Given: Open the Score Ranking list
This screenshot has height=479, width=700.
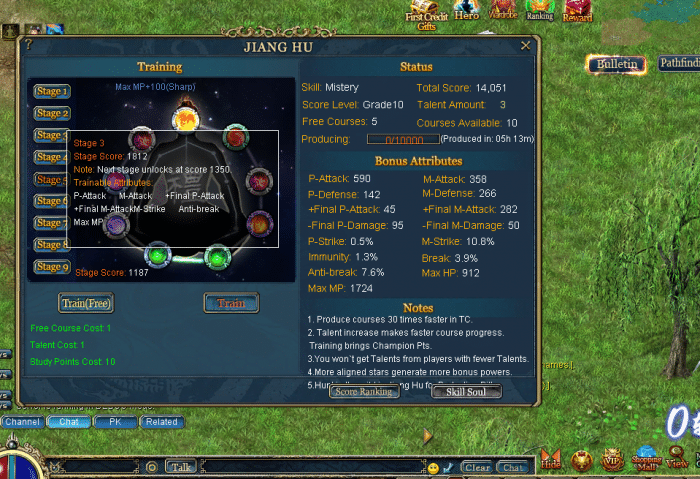Looking at the screenshot, I should 364,392.
